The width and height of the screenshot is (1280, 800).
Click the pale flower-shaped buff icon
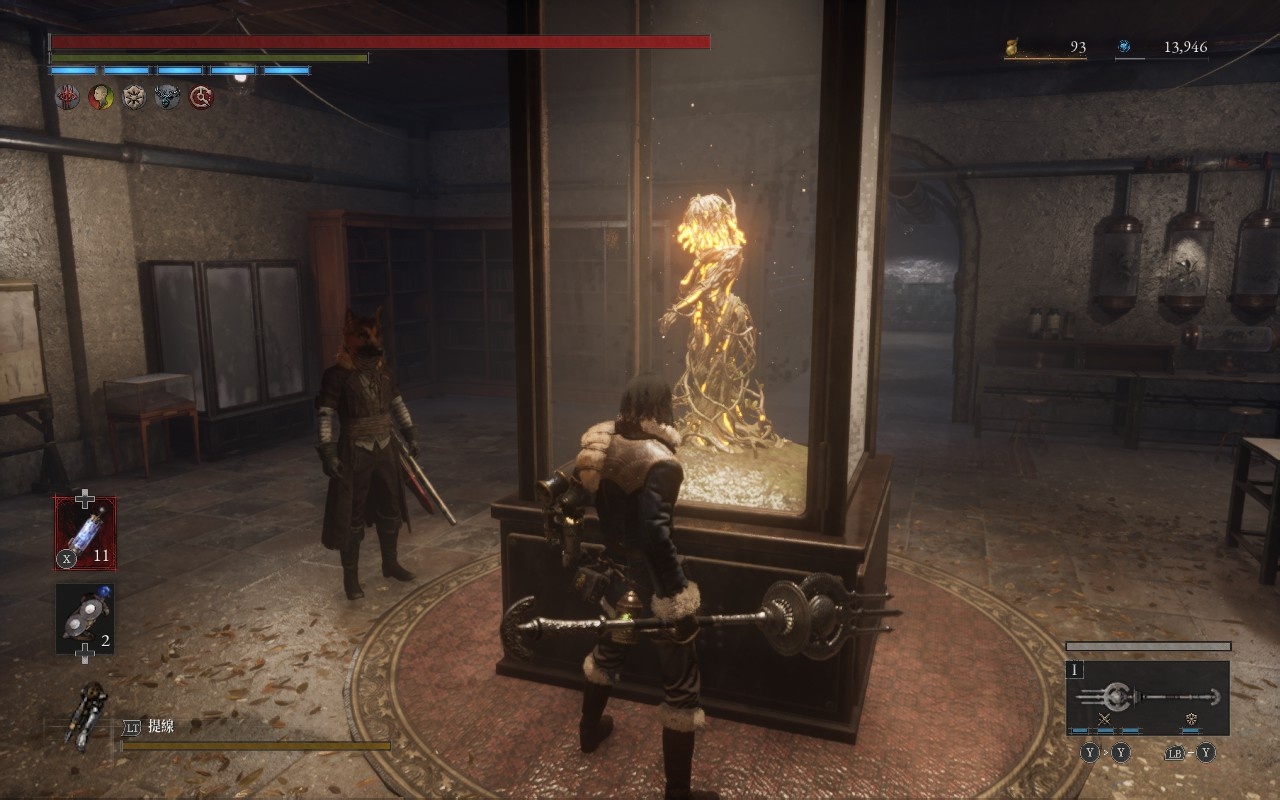click(134, 97)
